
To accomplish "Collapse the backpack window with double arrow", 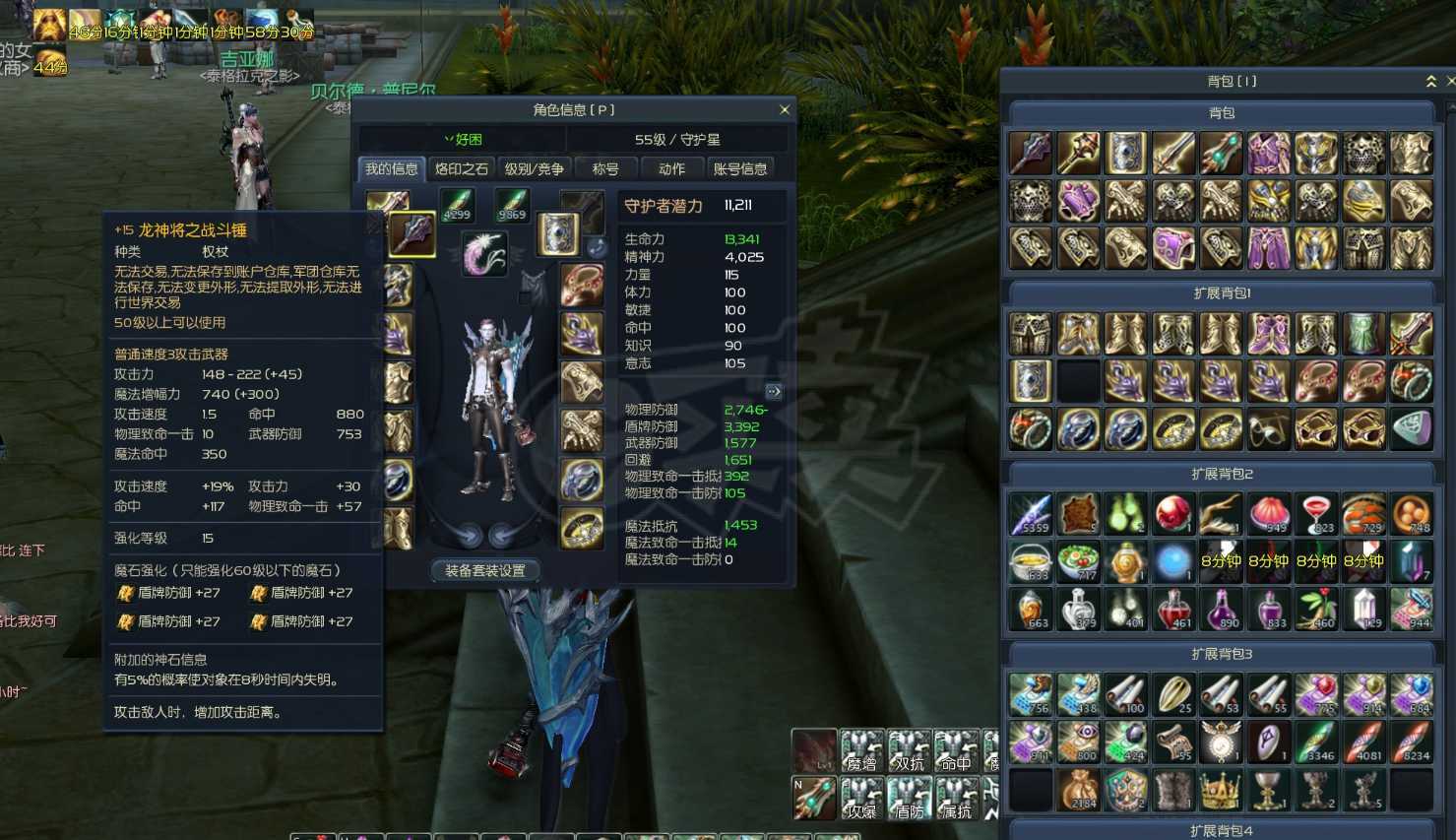I will click(x=1430, y=82).
